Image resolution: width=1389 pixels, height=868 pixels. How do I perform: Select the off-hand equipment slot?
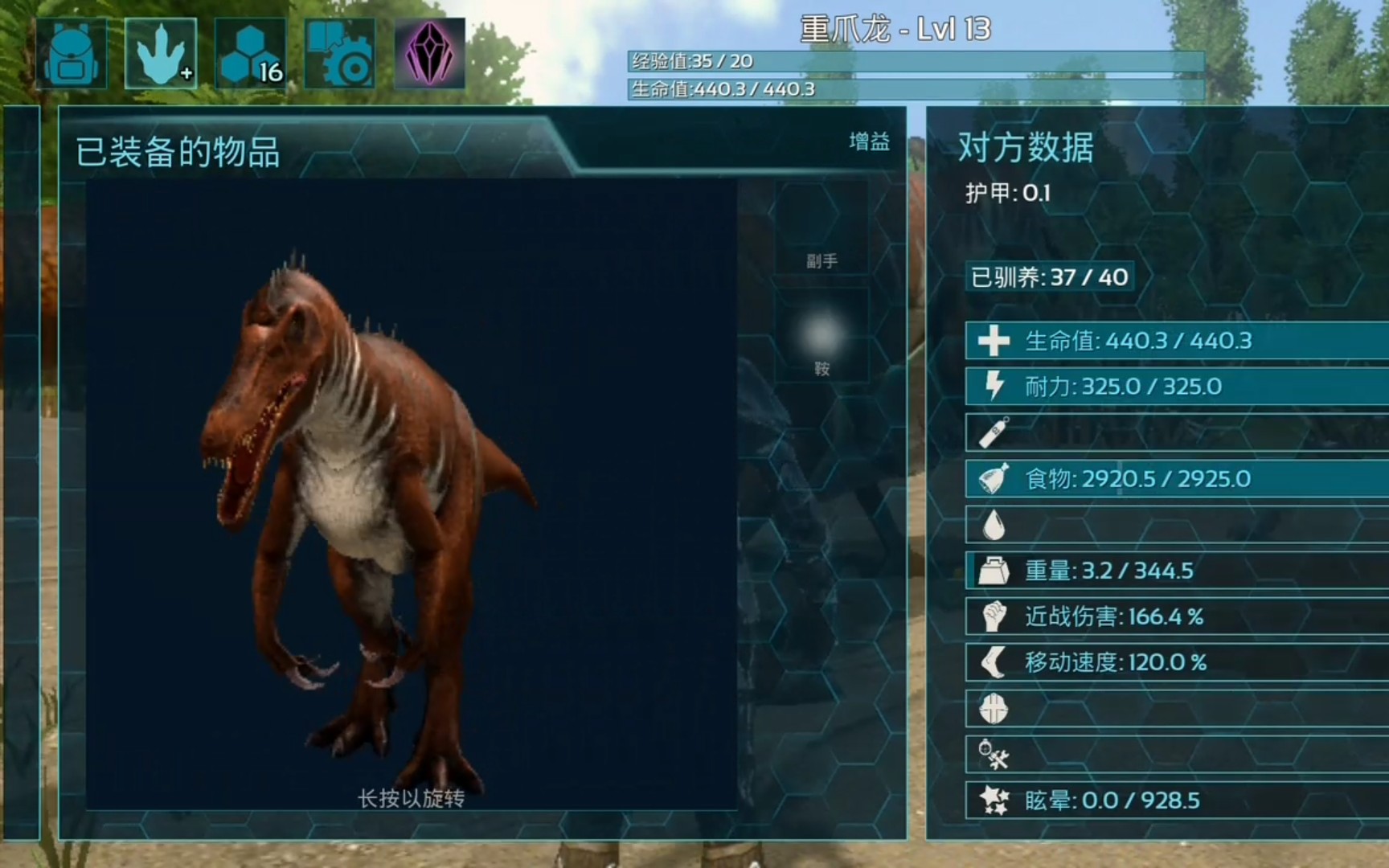tap(821, 231)
